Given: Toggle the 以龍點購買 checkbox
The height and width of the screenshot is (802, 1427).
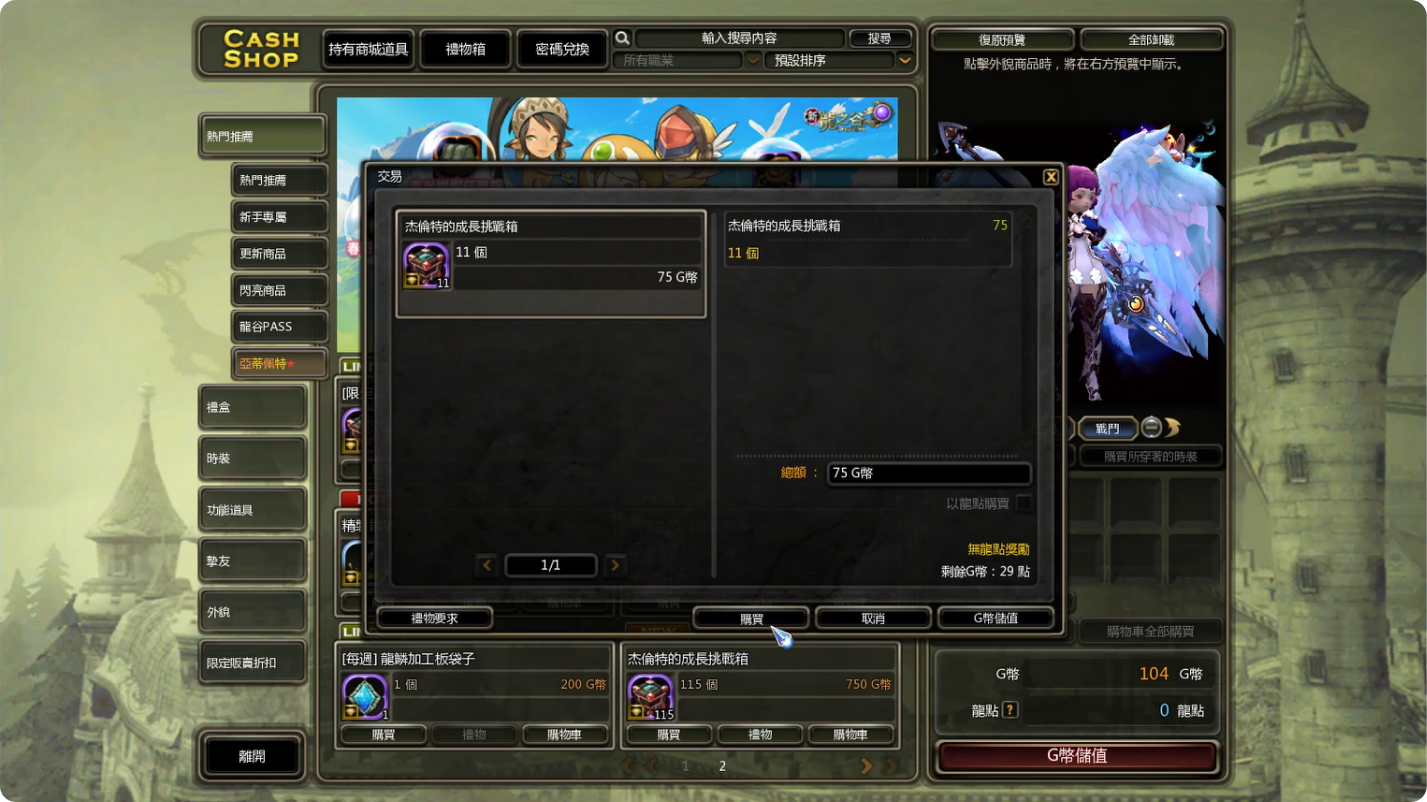Looking at the screenshot, I should [x=1024, y=504].
